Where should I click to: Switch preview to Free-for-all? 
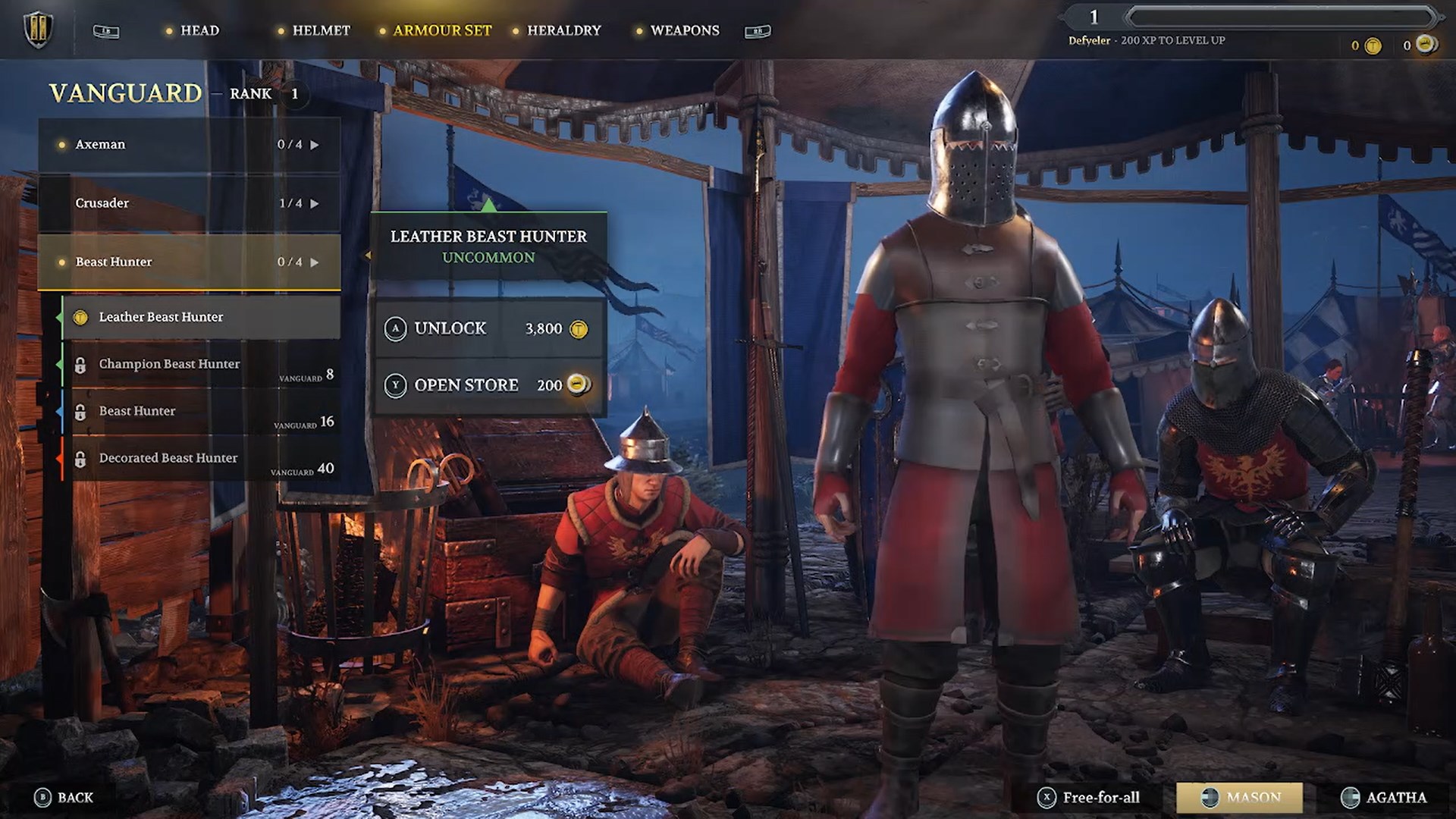pyautogui.click(x=1090, y=798)
